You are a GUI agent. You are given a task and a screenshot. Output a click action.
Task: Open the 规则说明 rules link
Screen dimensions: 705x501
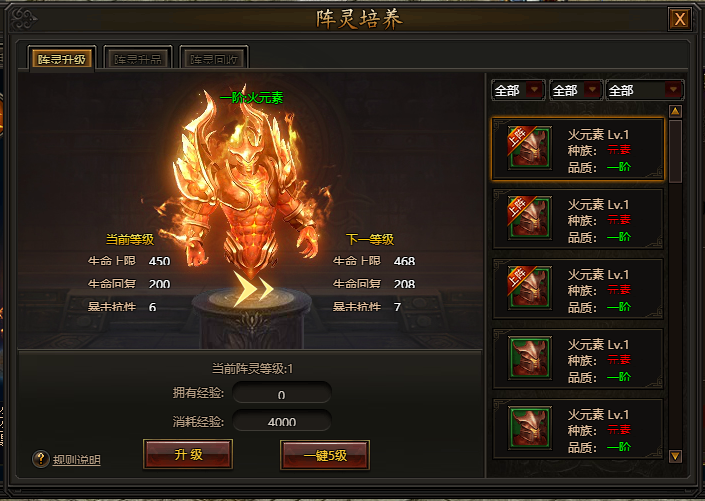coord(76,460)
